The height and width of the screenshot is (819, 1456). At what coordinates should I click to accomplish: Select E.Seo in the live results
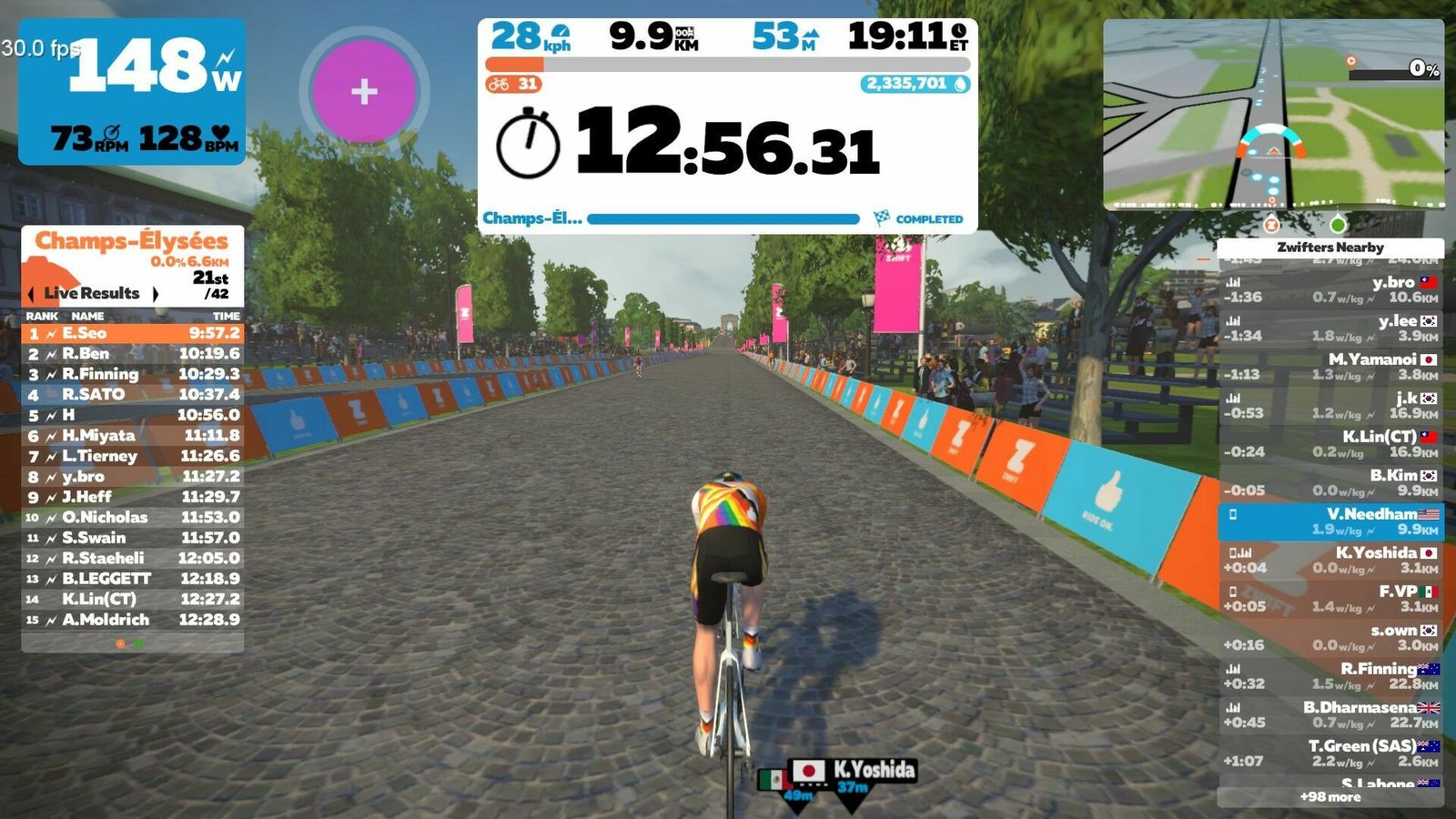(133, 333)
